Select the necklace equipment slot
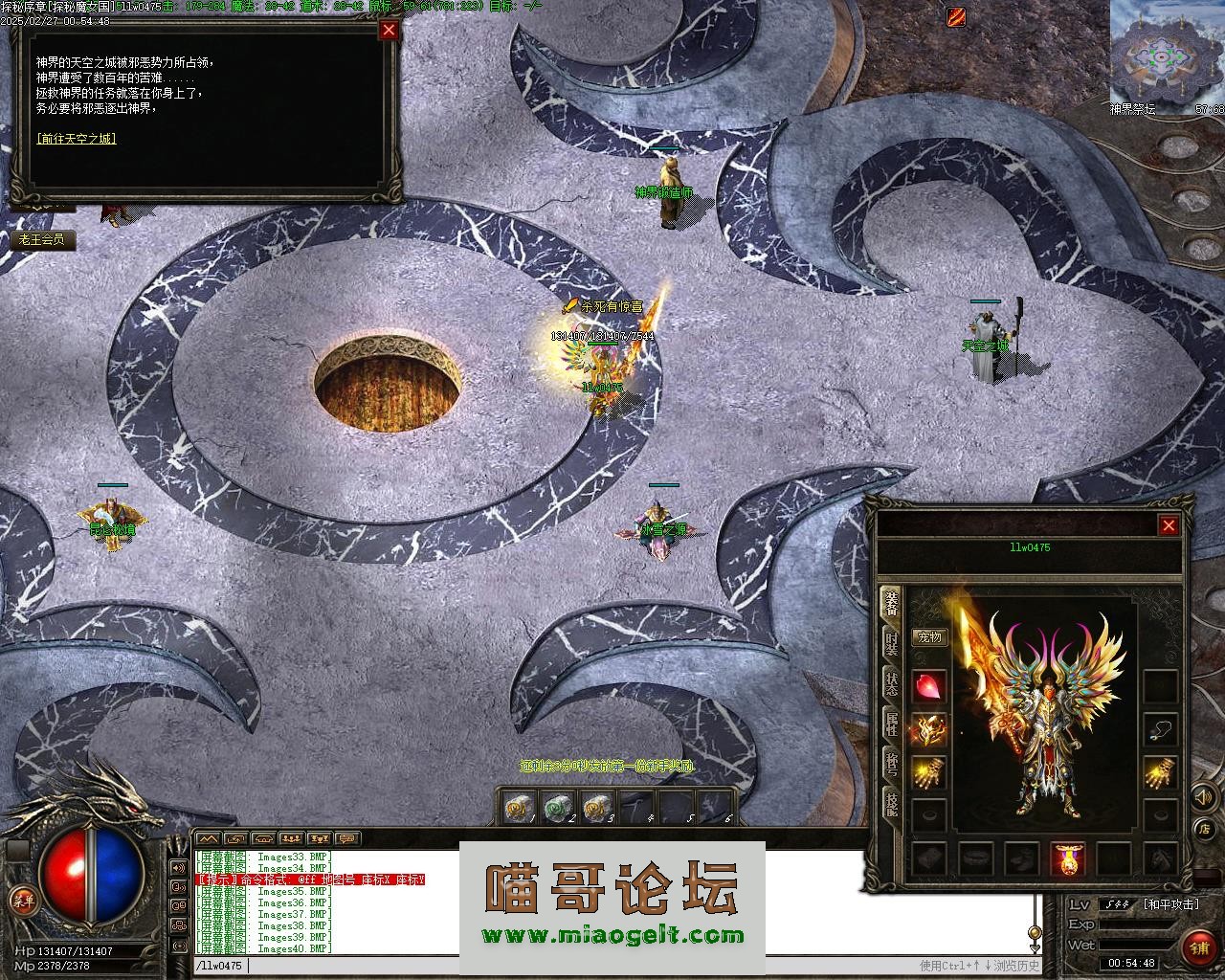 [x=1161, y=729]
